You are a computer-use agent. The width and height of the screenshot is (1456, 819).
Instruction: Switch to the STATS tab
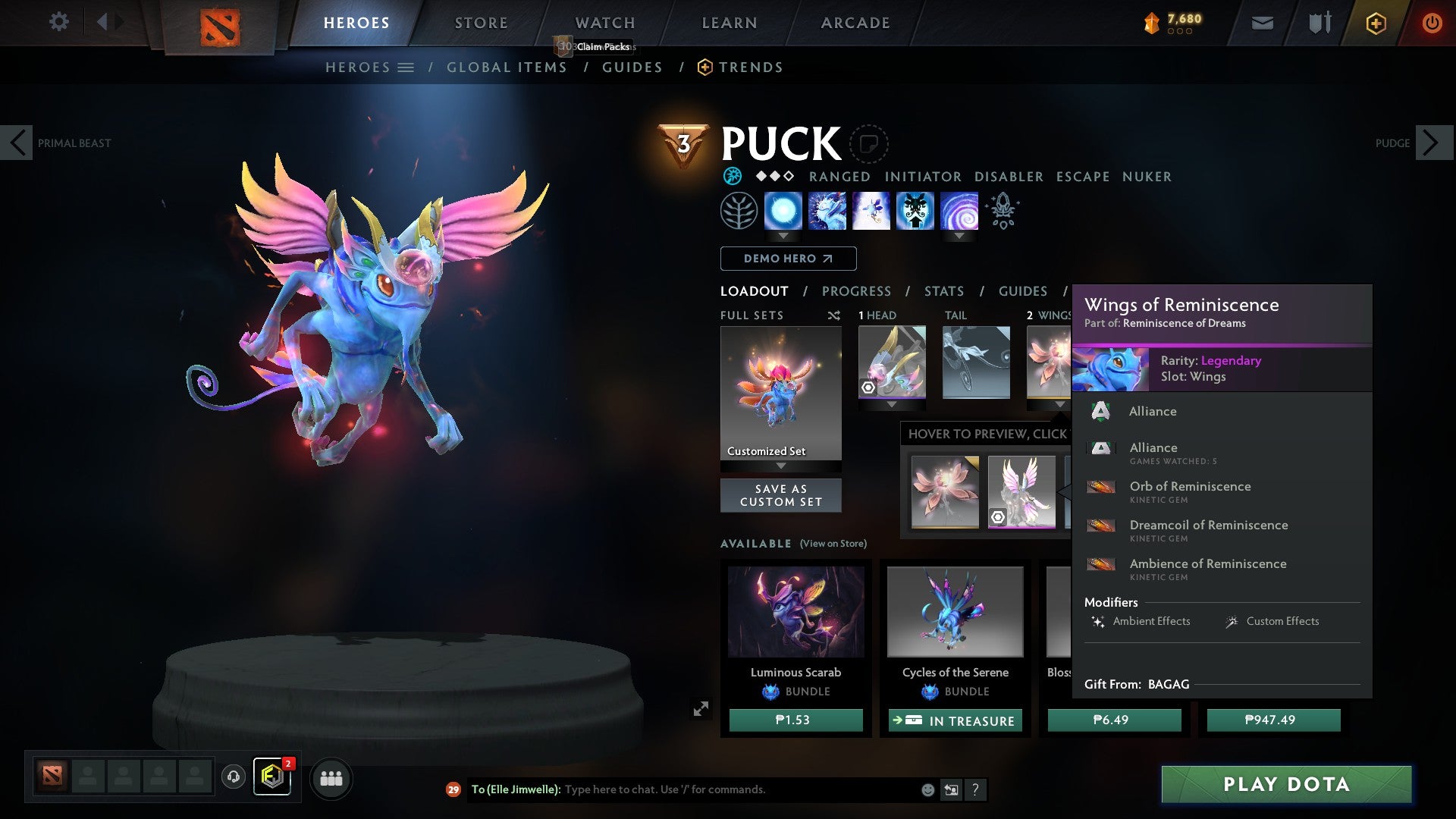click(x=943, y=290)
